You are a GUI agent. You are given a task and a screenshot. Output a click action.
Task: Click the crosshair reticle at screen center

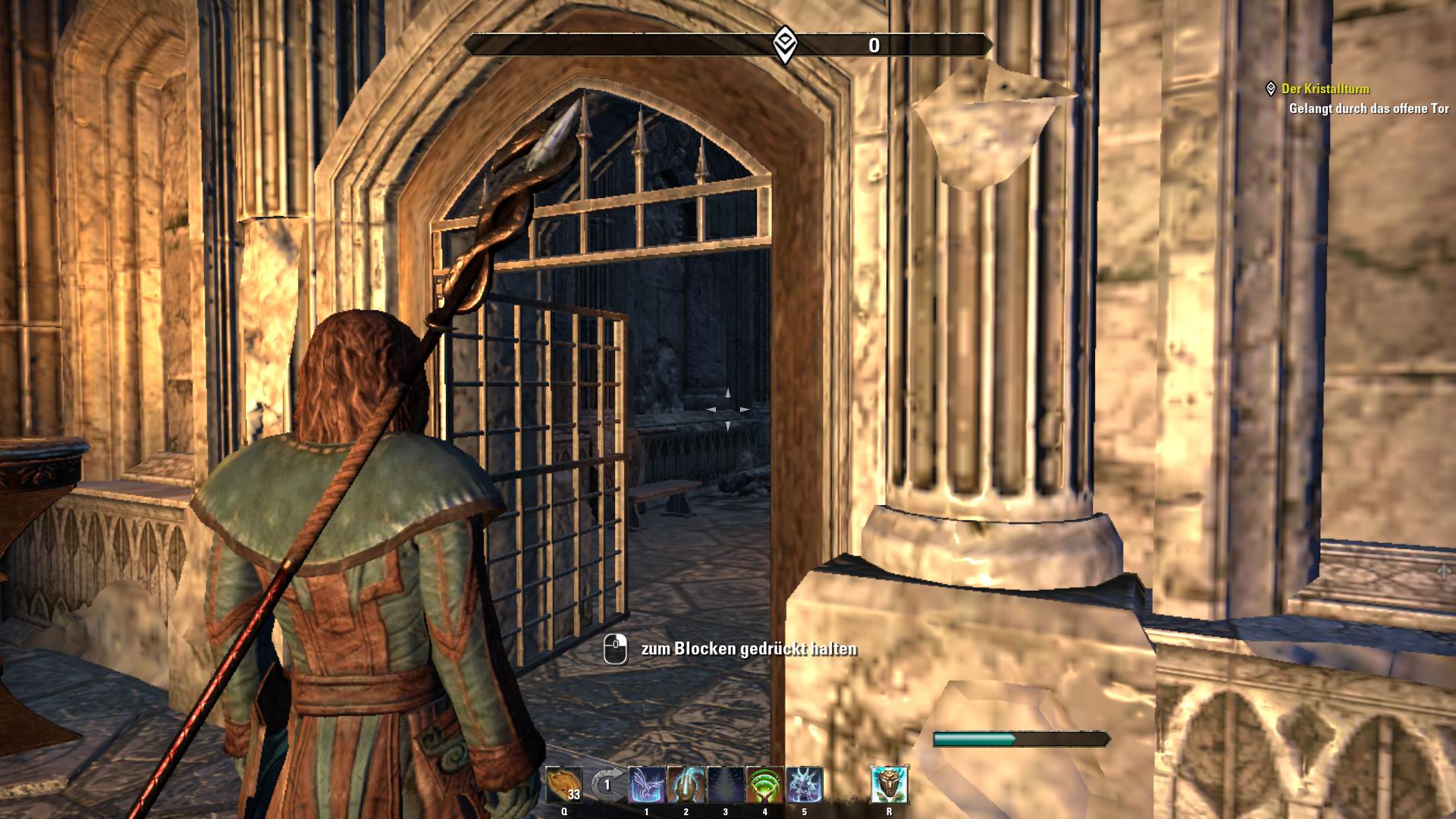click(x=726, y=409)
